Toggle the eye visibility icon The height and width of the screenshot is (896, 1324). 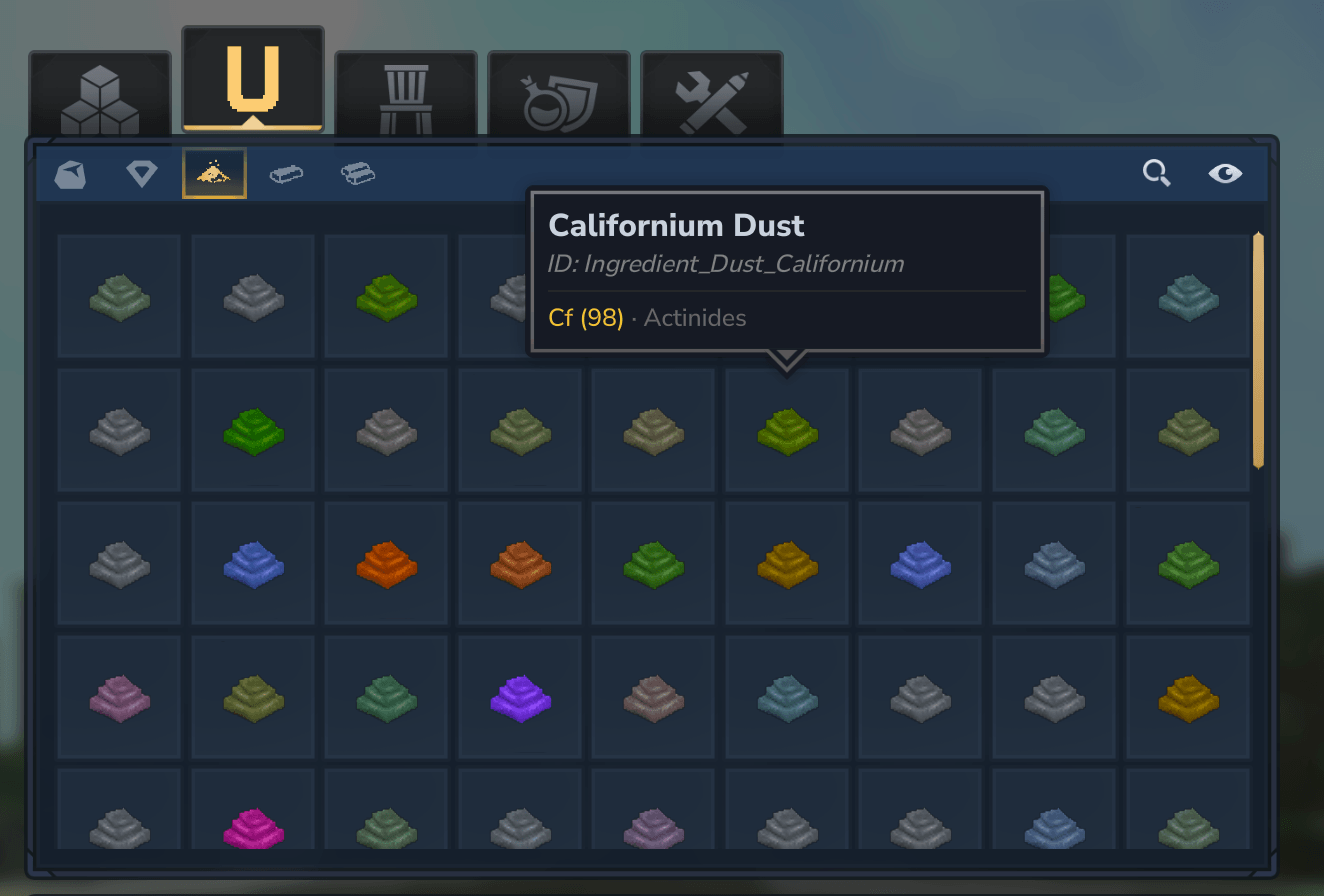pos(1225,174)
